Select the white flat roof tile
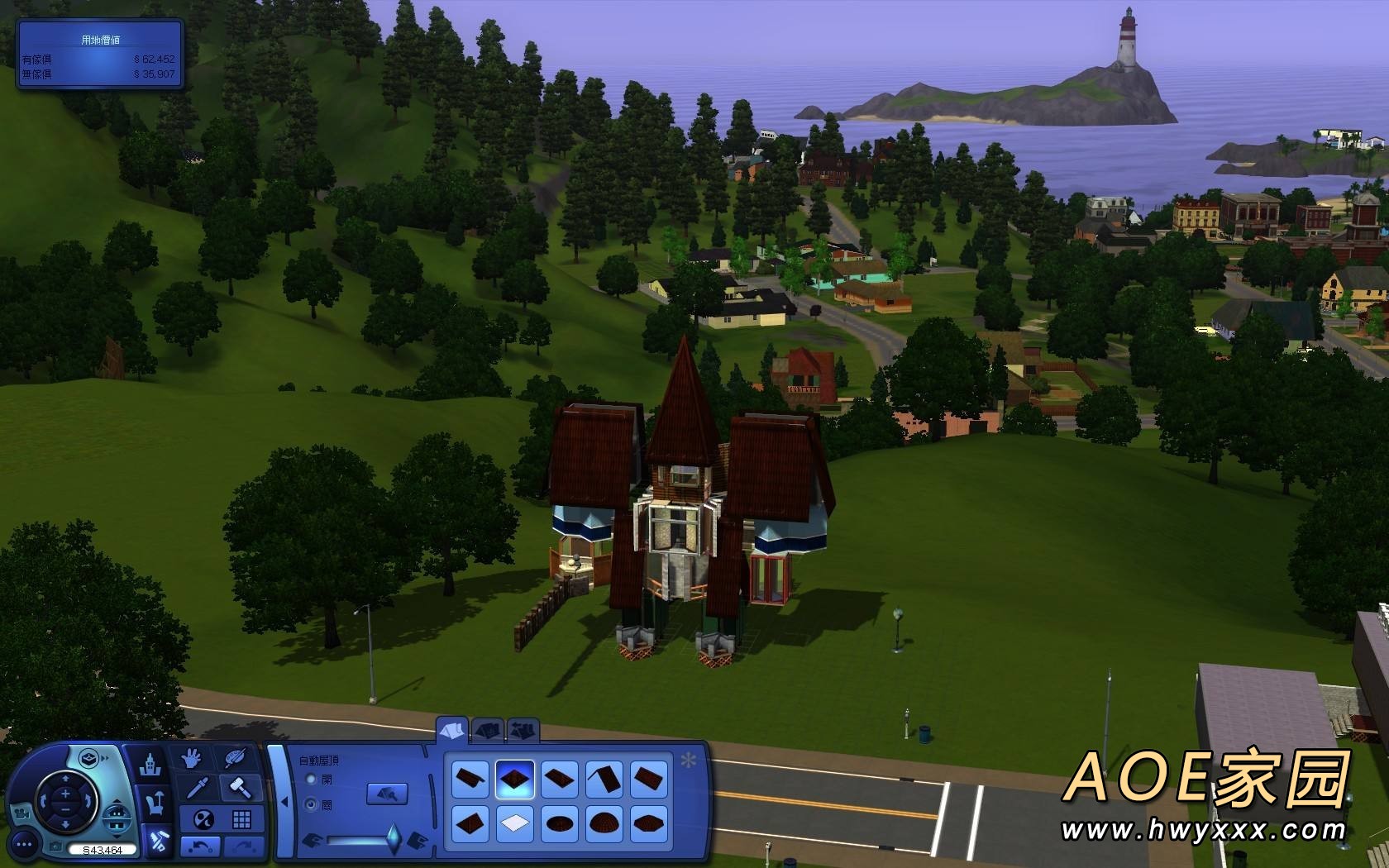Screen dimensions: 1389x868 514,823
